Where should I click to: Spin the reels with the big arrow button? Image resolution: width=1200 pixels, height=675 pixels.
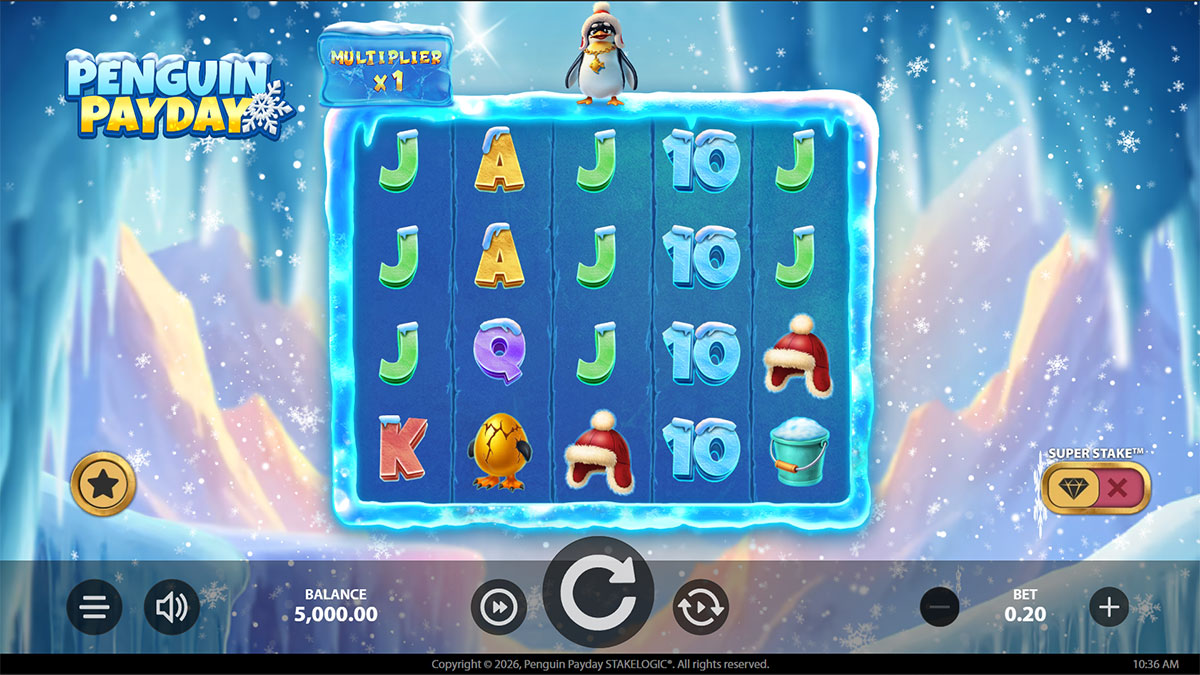598,593
